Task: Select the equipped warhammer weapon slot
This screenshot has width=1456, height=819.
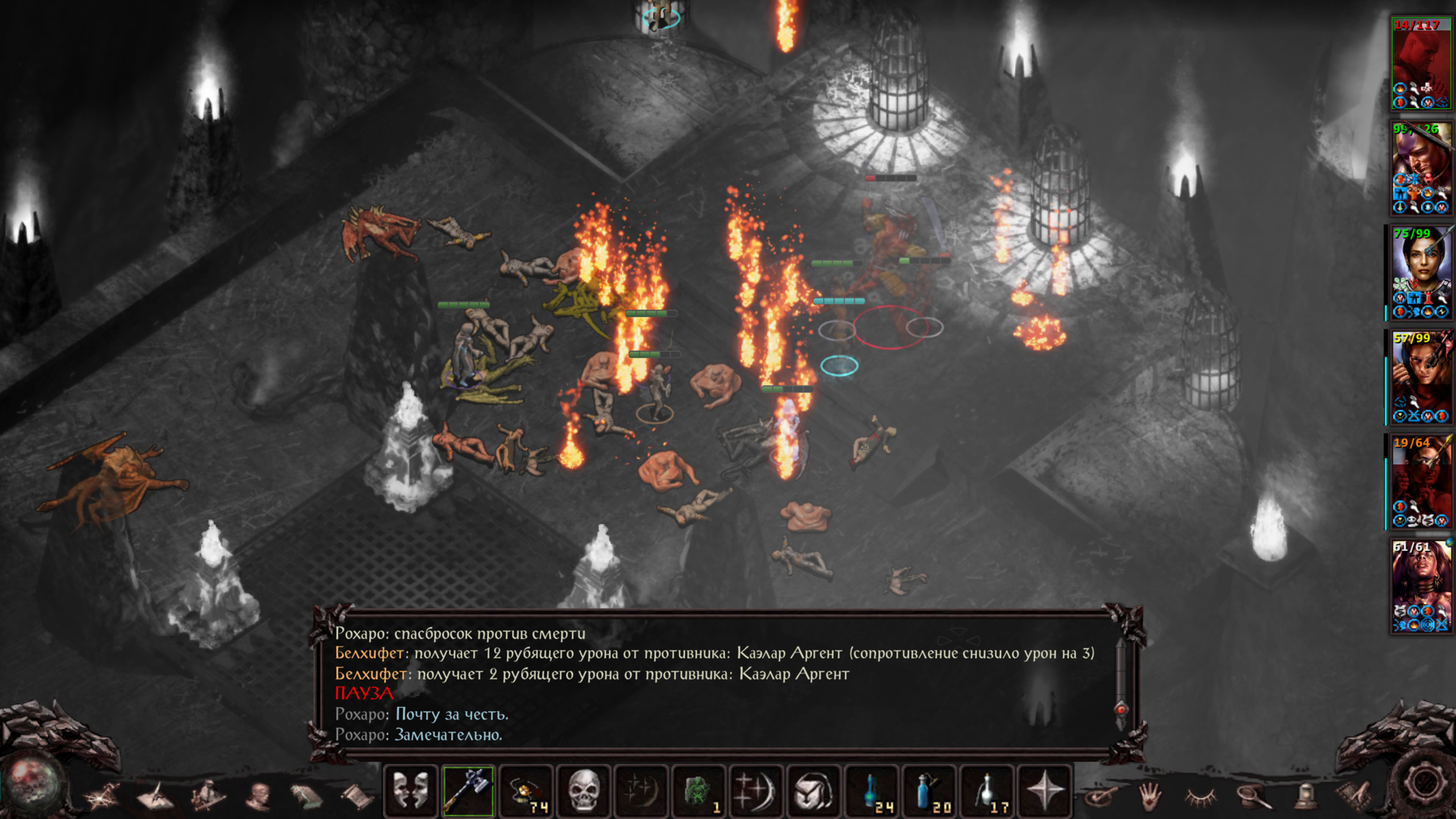Action: [x=468, y=791]
